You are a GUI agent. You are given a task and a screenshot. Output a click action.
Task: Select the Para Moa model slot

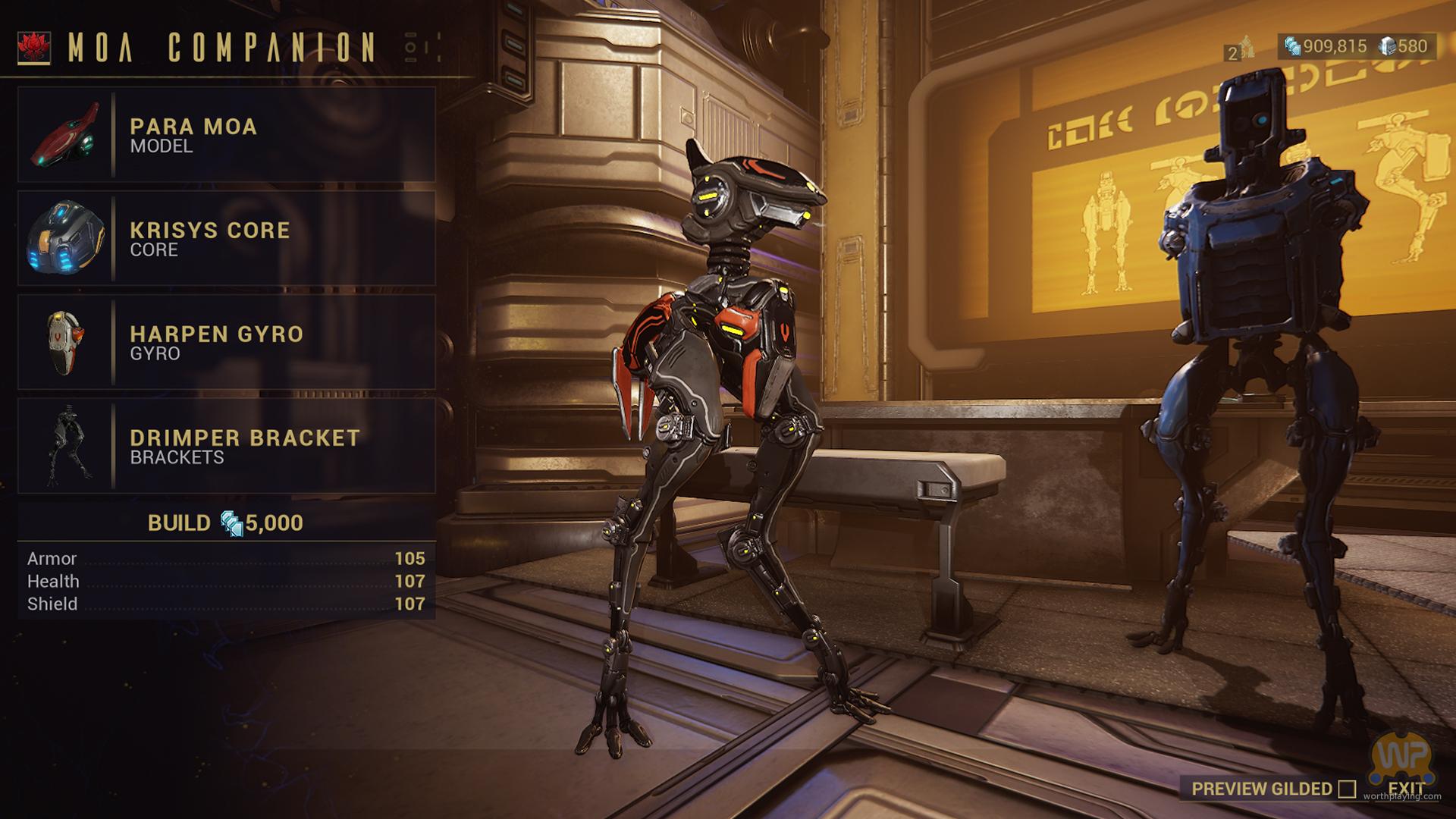(226, 135)
